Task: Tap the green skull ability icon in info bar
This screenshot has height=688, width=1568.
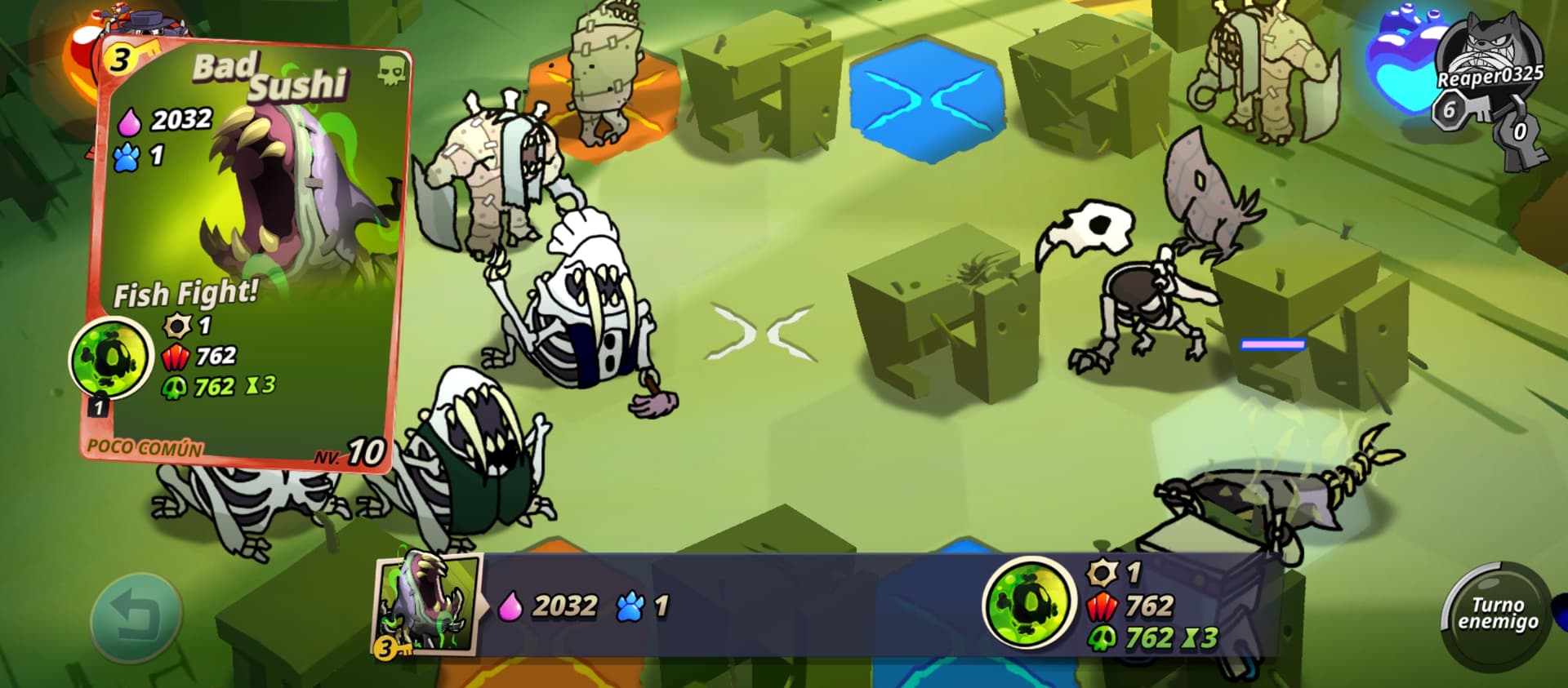Action: click(x=1027, y=604)
